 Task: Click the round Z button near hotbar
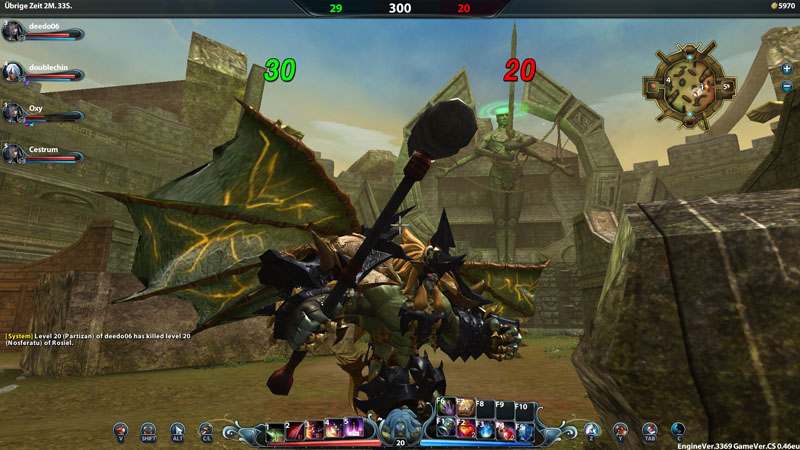[x=591, y=430]
